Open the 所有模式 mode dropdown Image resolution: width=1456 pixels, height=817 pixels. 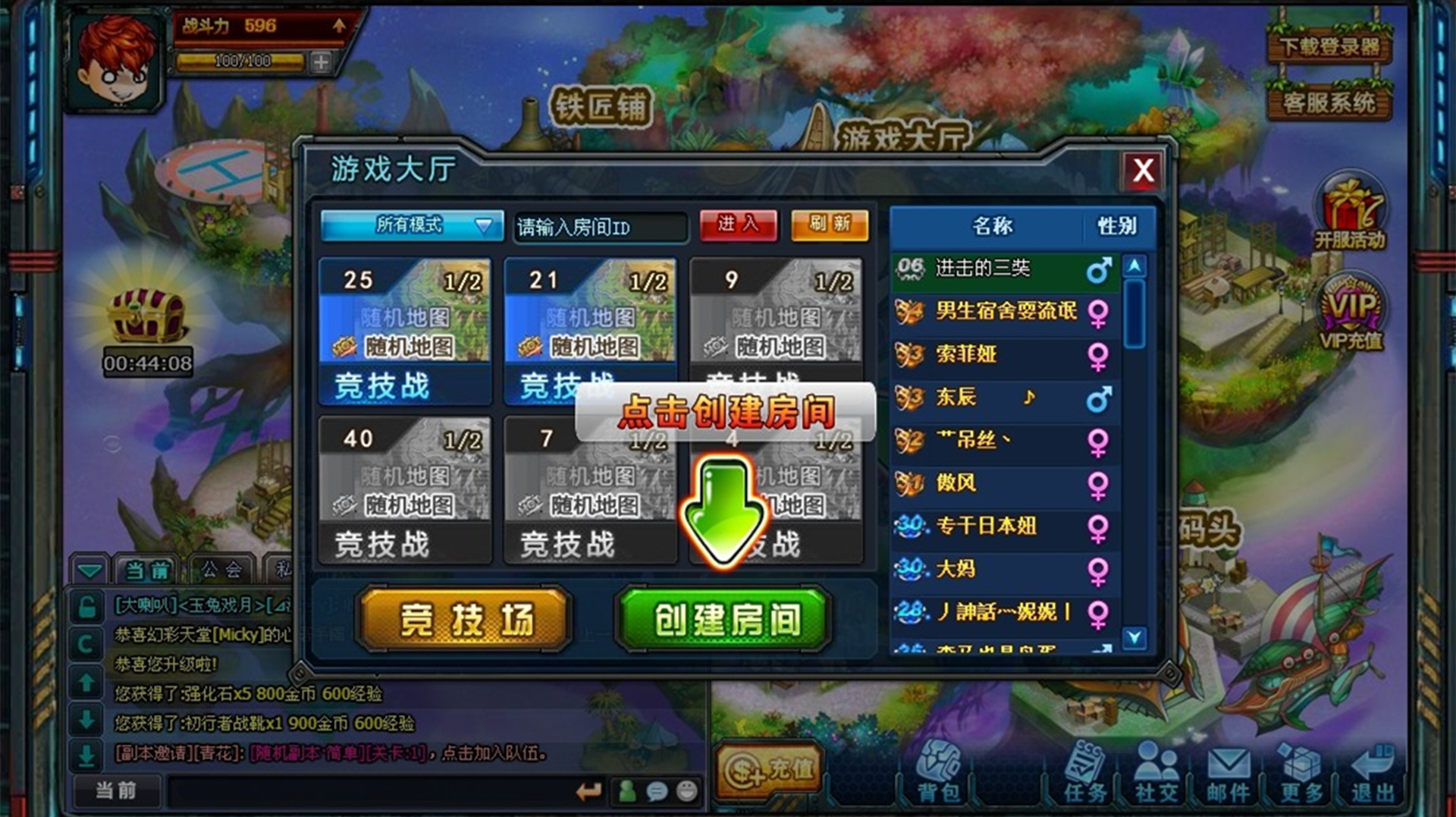[x=412, y=225]
